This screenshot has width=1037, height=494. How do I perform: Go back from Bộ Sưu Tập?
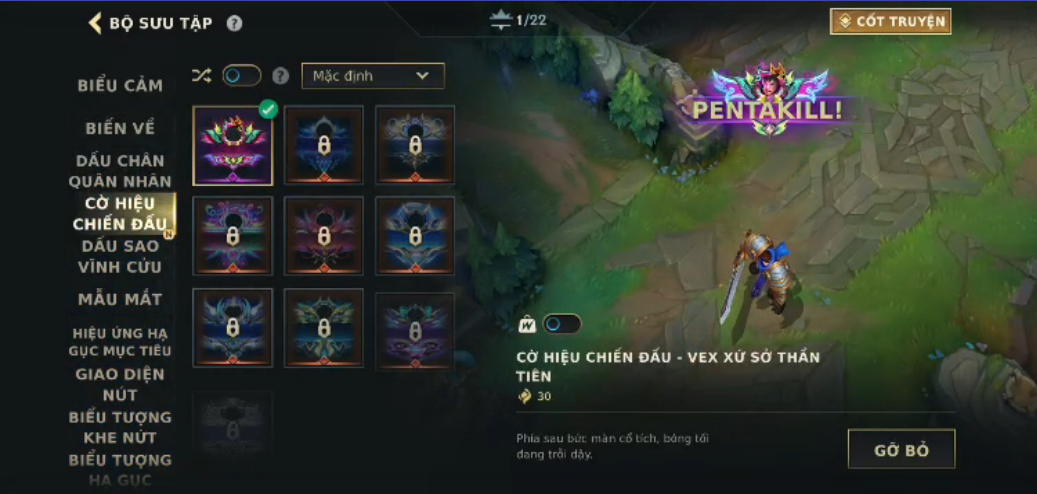point(96,23)
